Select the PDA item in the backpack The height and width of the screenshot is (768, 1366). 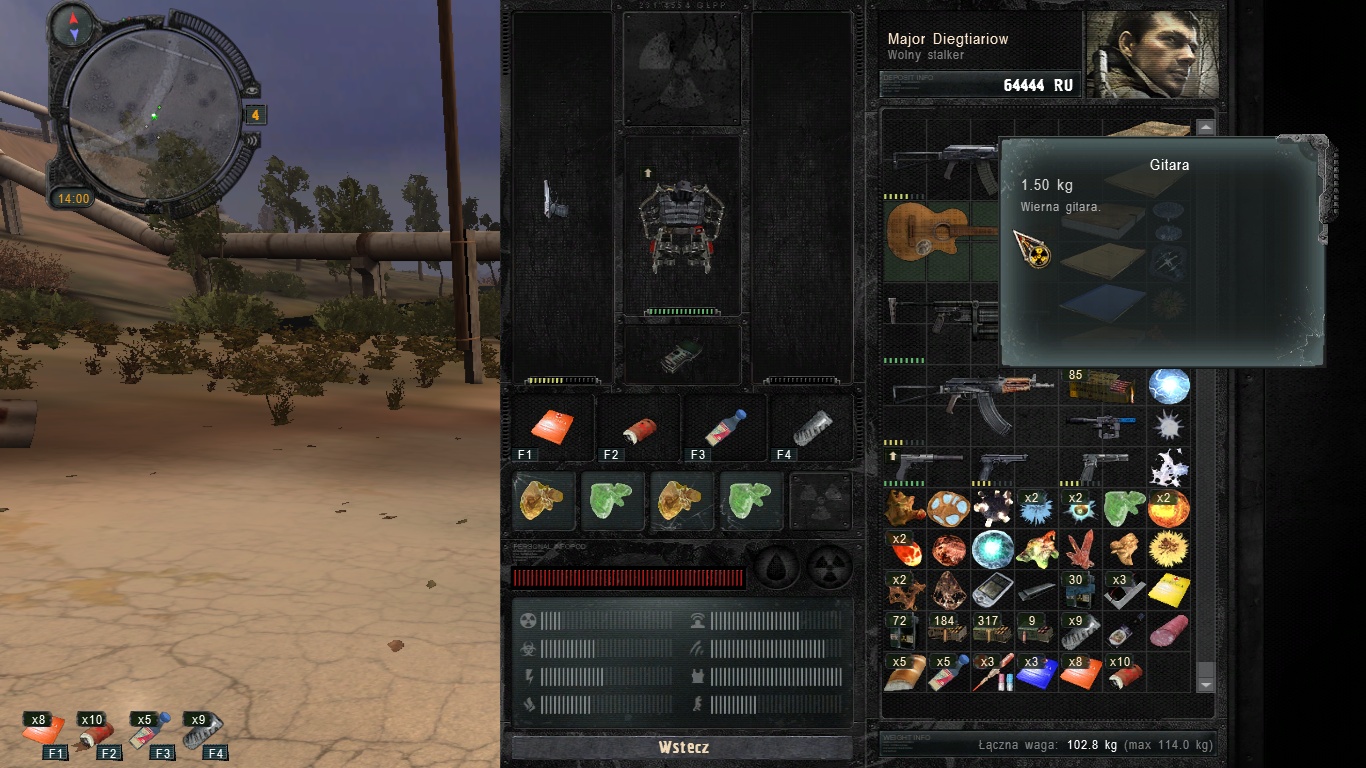(x=992, y=590)
